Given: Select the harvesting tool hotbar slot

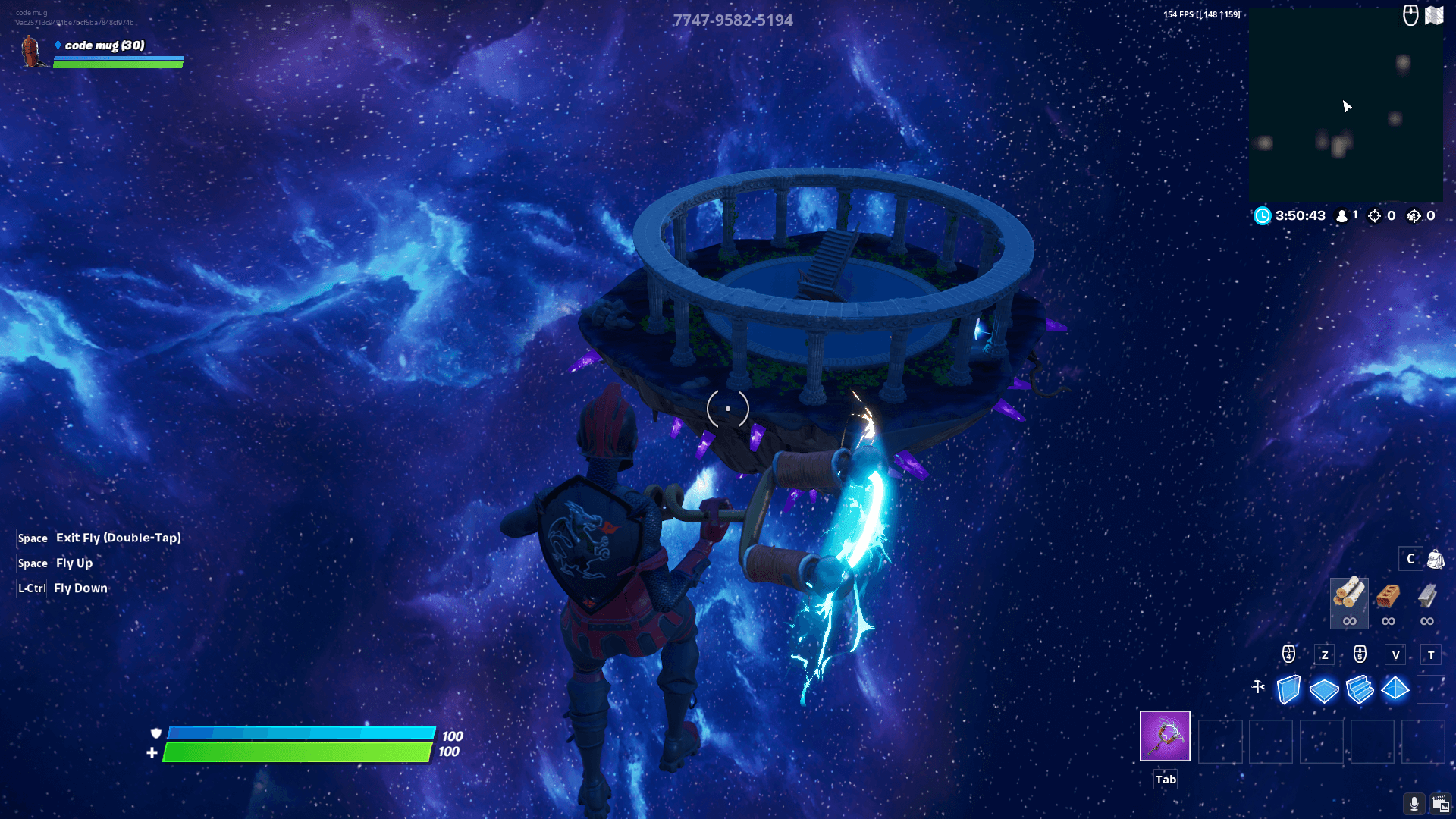Looking at the screenshot, I should pyautogui.click(x=1164, y=735).
